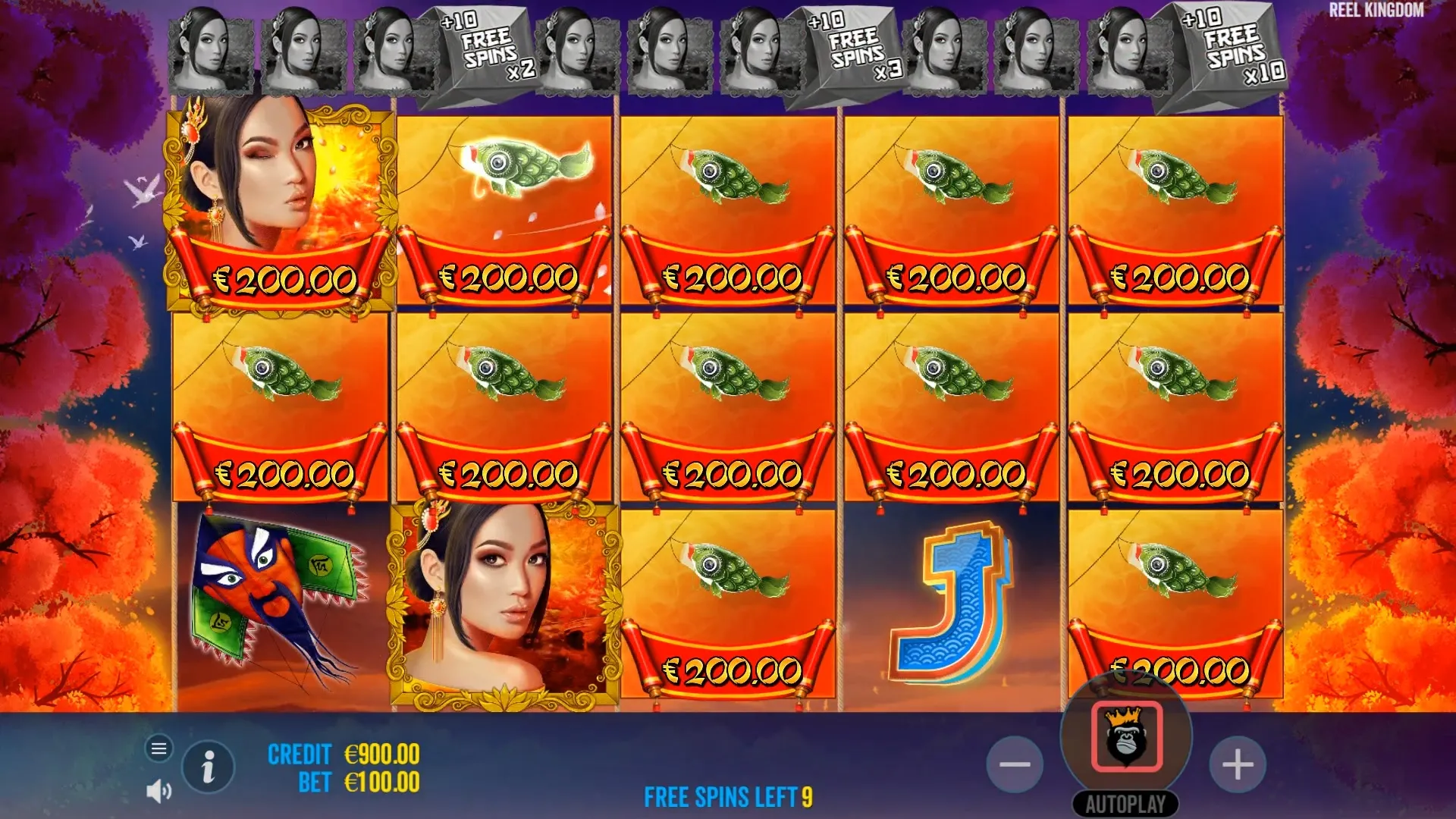Click the gorilla spin button
Viewport: 1456px width, 819px height.
[1126, 737]
